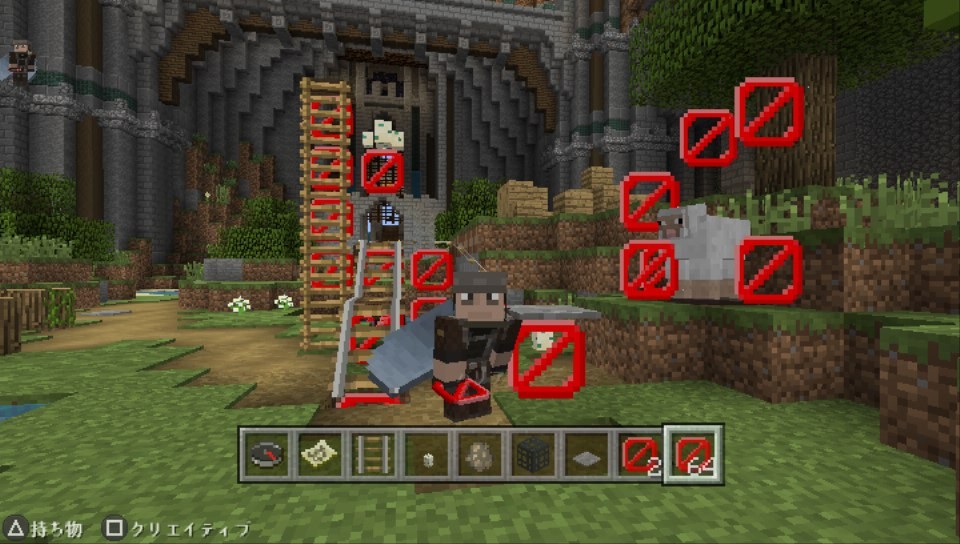Pick the small white item hotbar slot
Viewport: 960px width, 544px height.
[427, 455]
